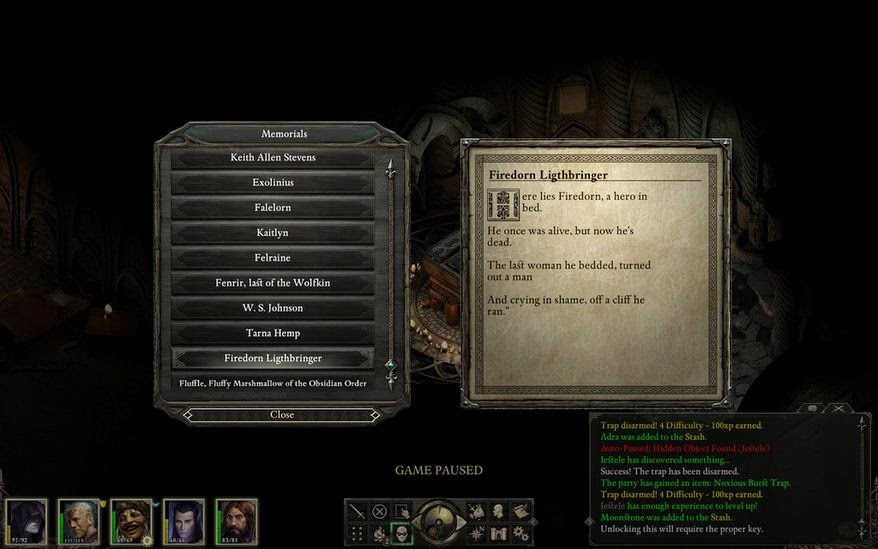Show the Kaitlyn memorial text
878x549 pixels.
coord(273,233)
